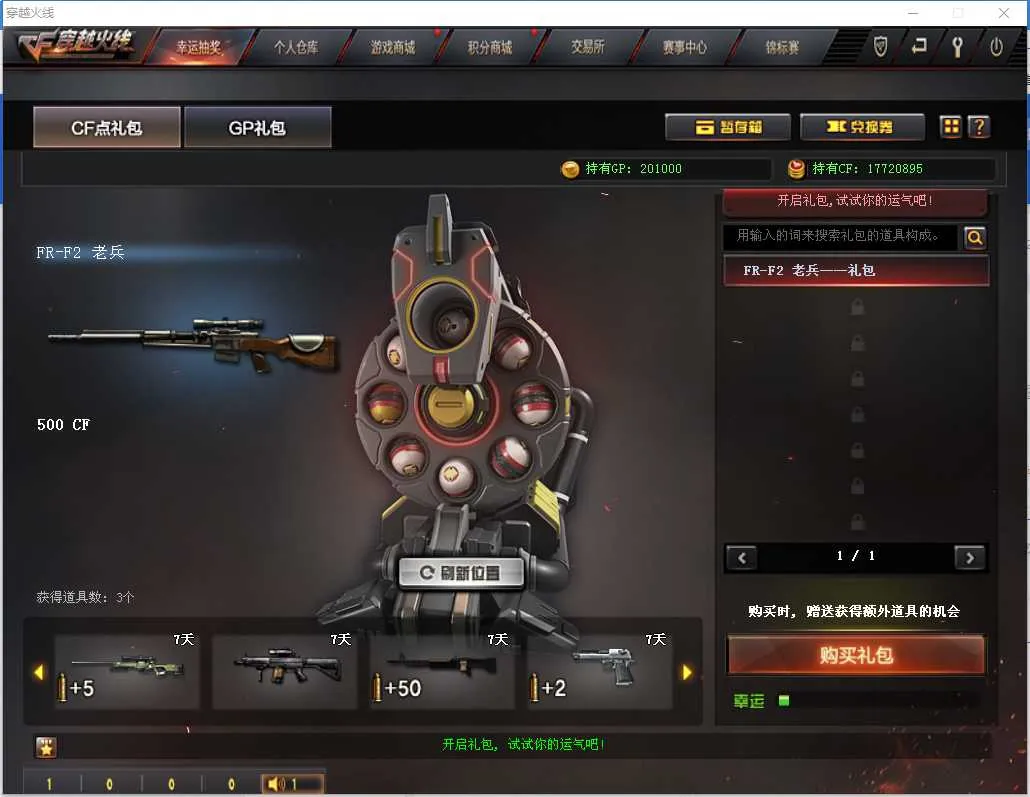Go to the next gift pack page

[x=969, y=557]
